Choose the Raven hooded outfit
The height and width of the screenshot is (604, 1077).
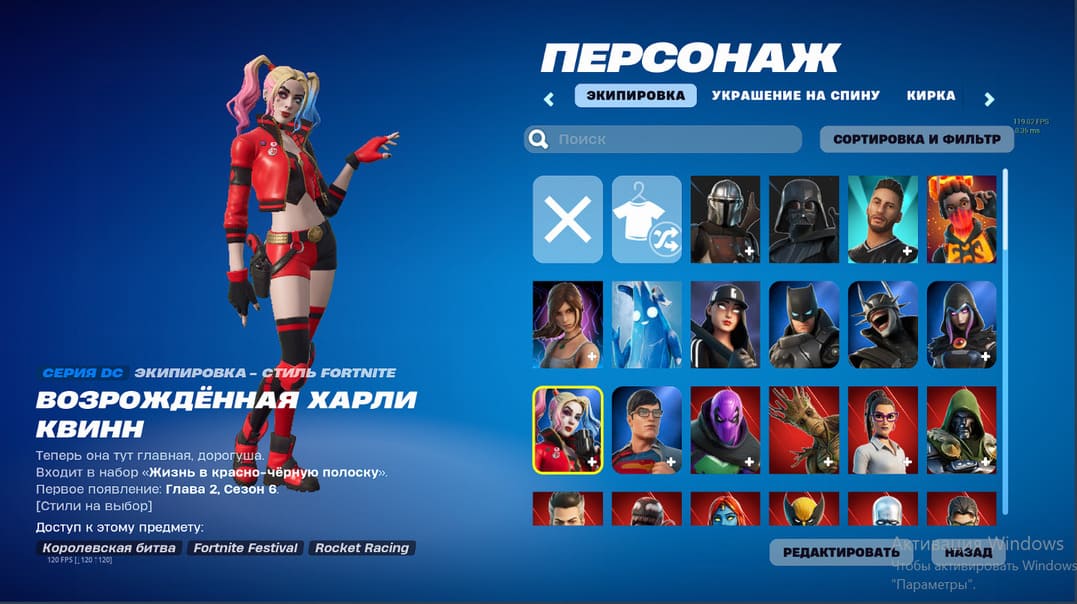962,324
